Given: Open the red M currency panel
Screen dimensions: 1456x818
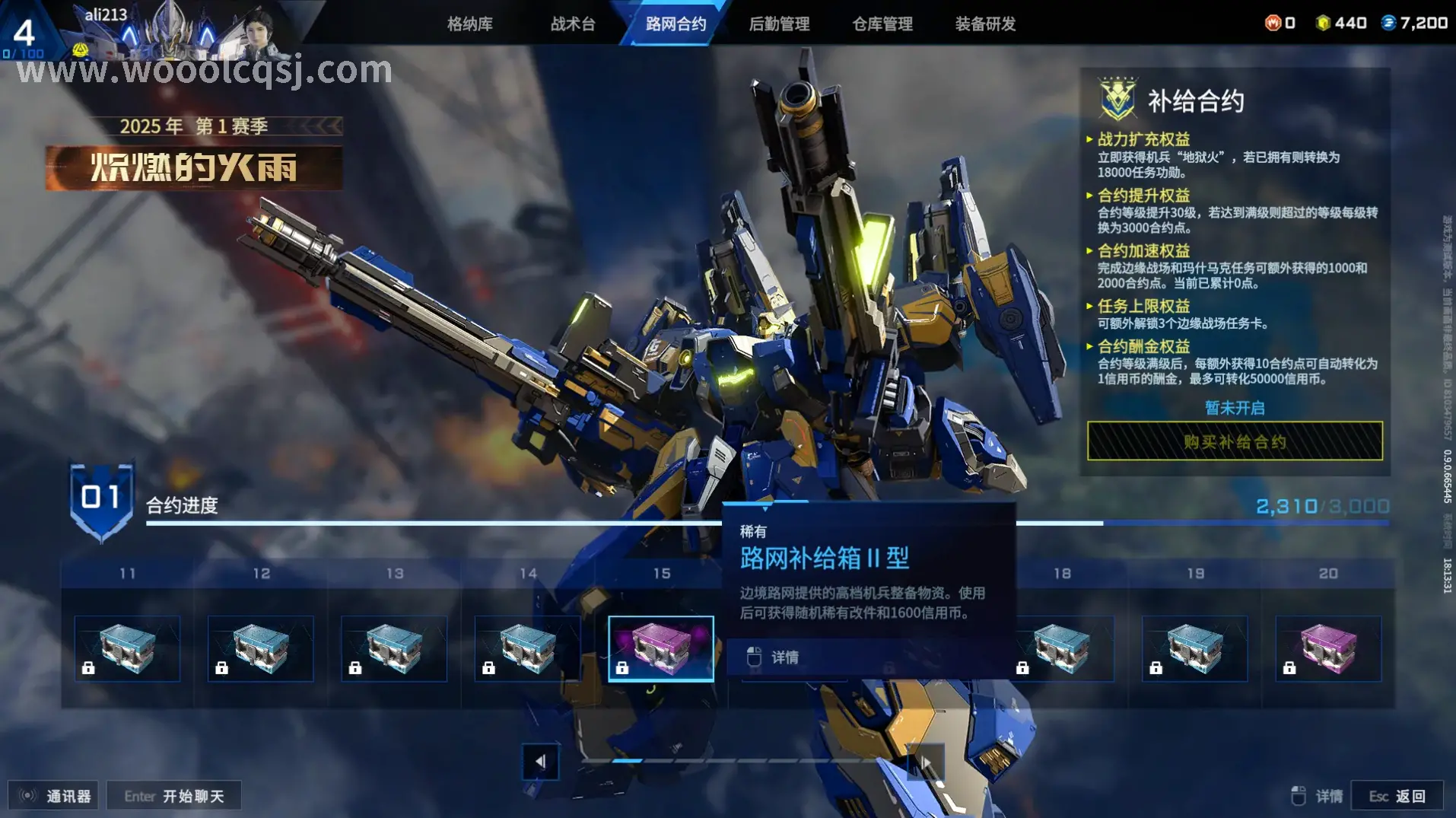Looking at the screenshot, I should pyautogui.click(x=1272, y=22).
